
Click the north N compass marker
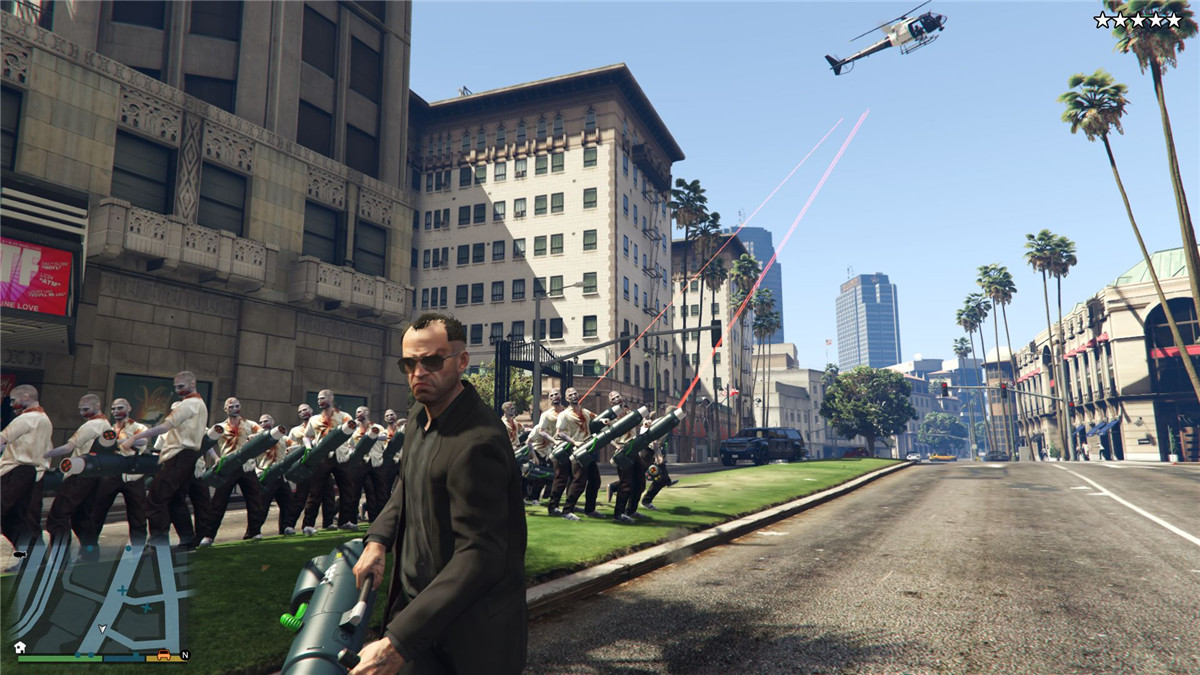[185, 656]
